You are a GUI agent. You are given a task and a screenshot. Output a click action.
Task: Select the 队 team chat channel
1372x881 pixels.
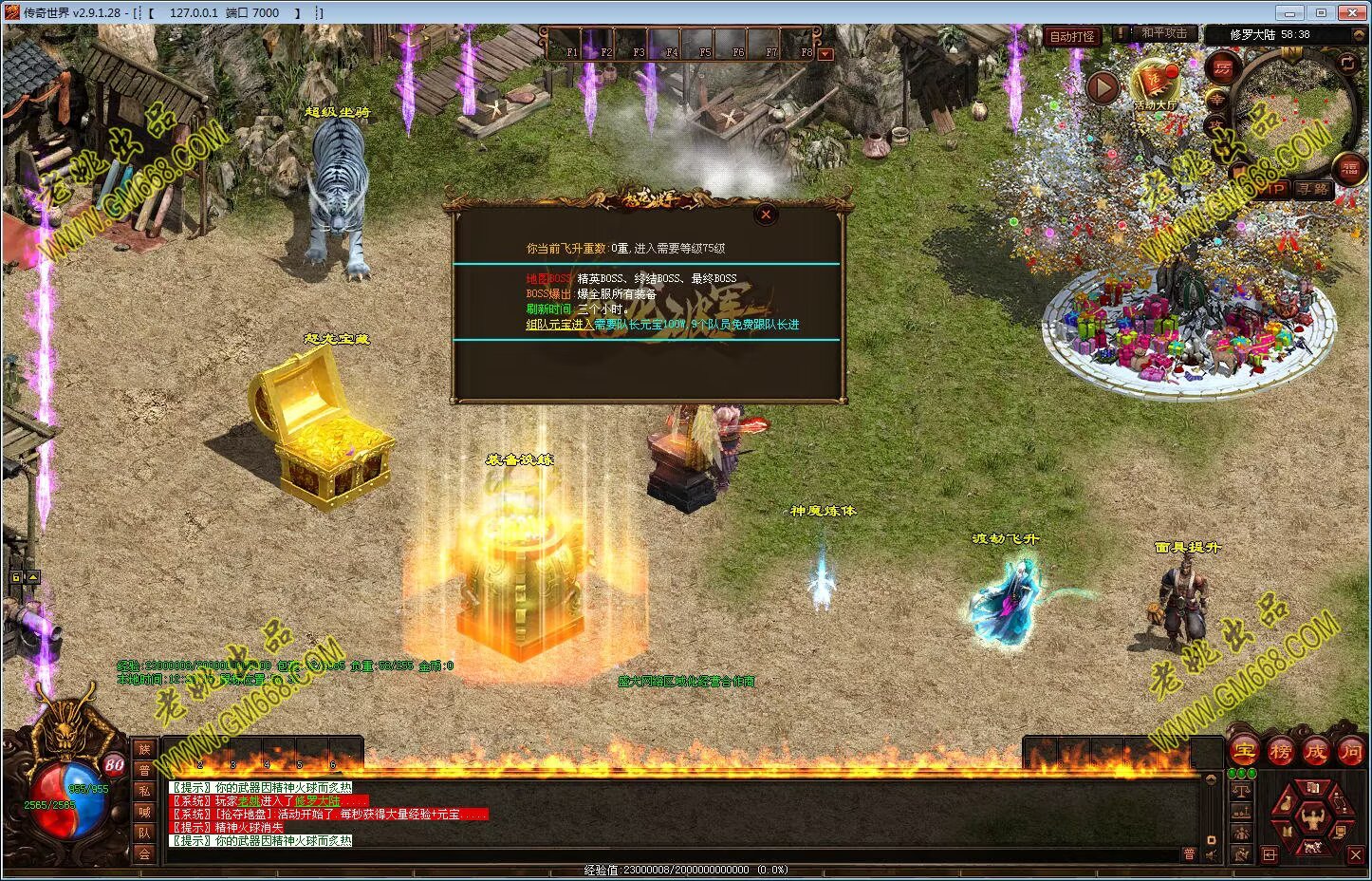click(x=144, y=833)
